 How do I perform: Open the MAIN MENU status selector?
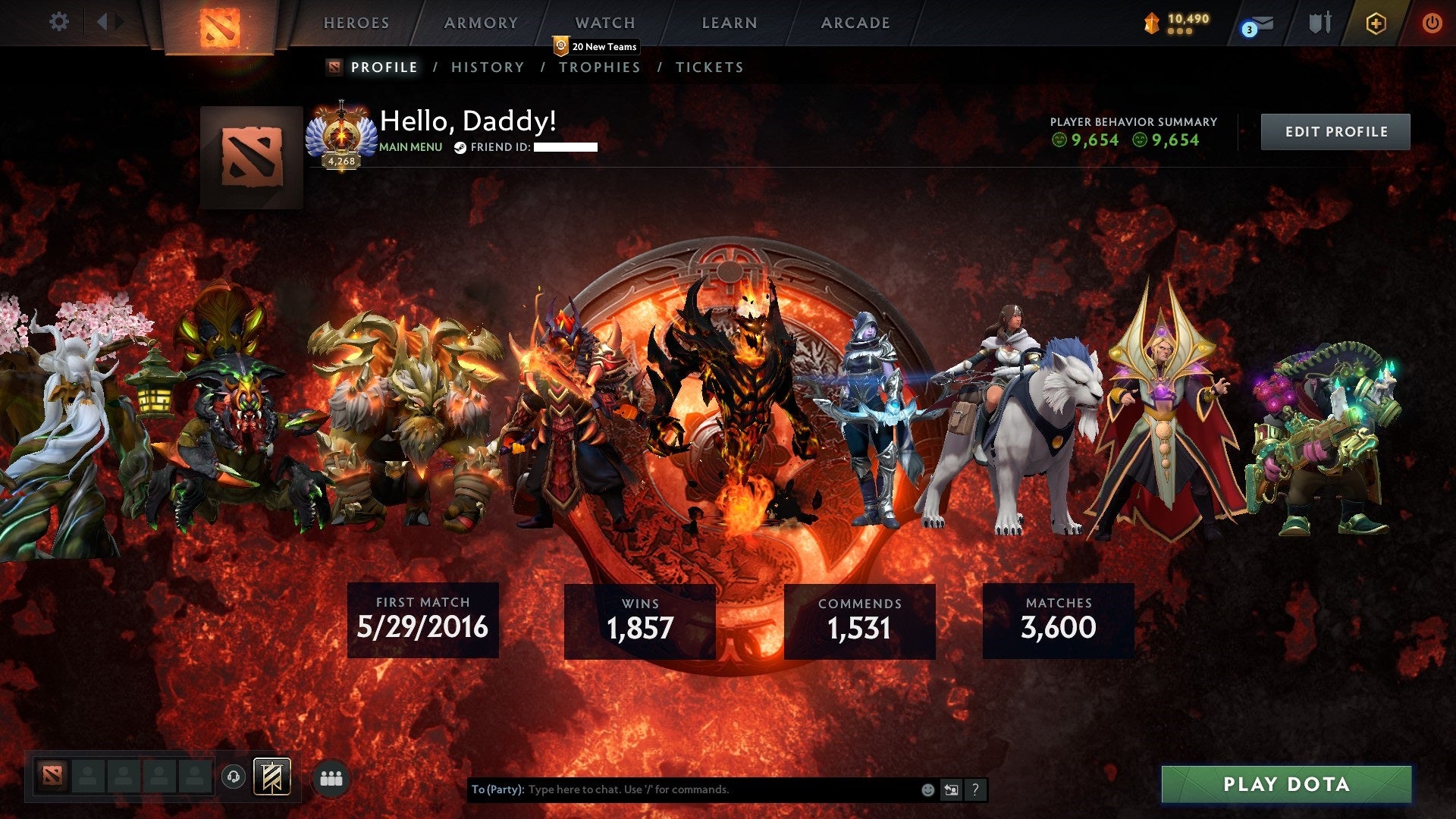(409, 147)
